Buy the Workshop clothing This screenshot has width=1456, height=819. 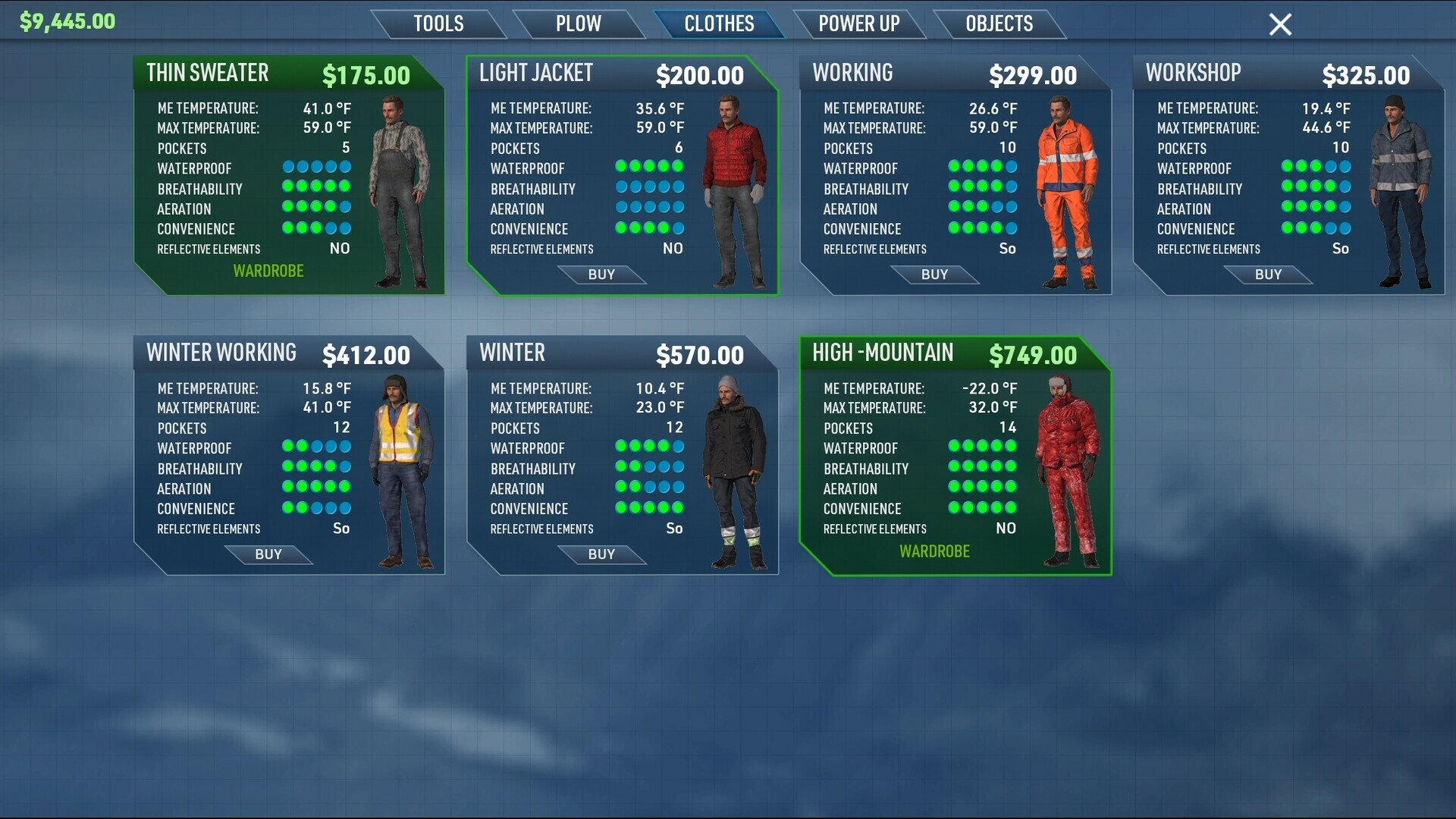1268,275
